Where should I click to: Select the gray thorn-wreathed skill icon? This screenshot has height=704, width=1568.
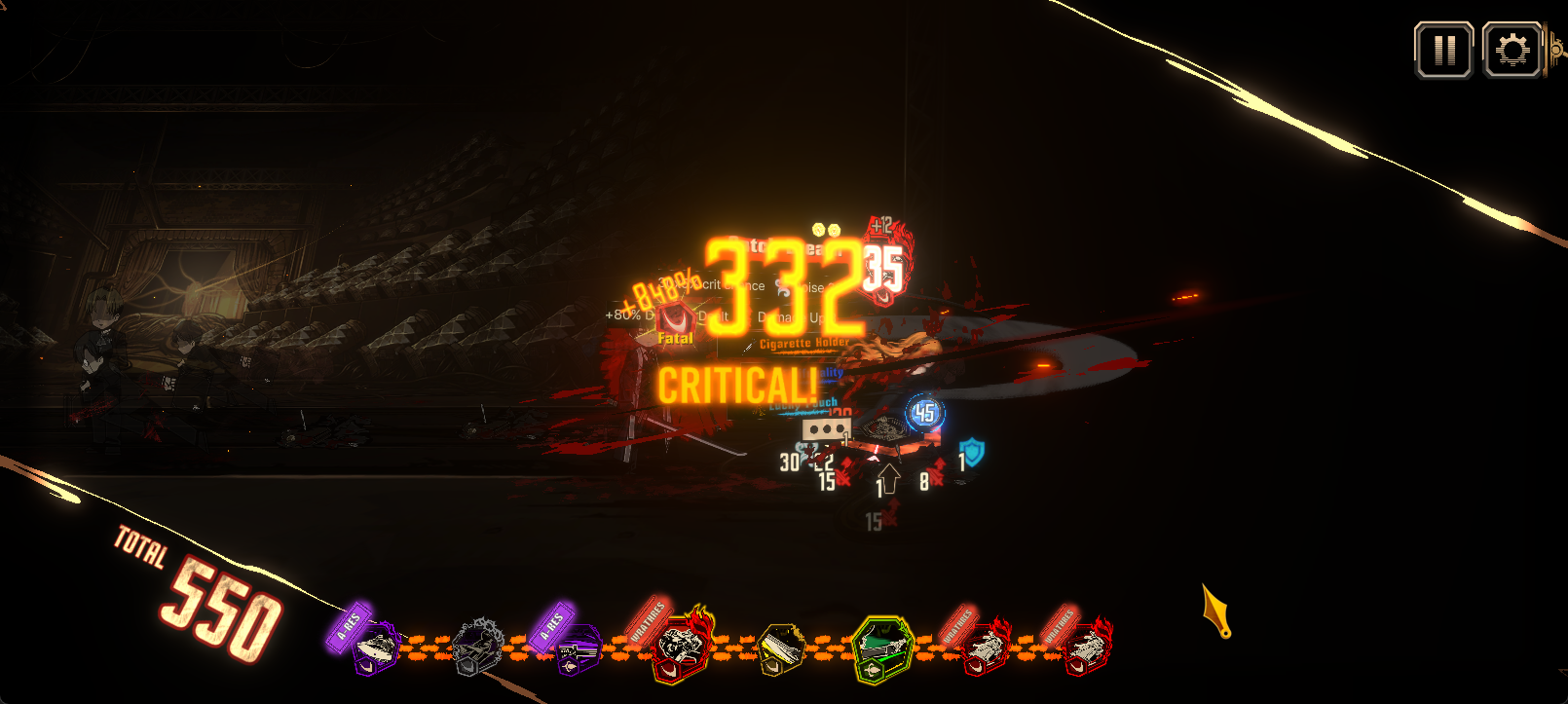coord(480,646)
